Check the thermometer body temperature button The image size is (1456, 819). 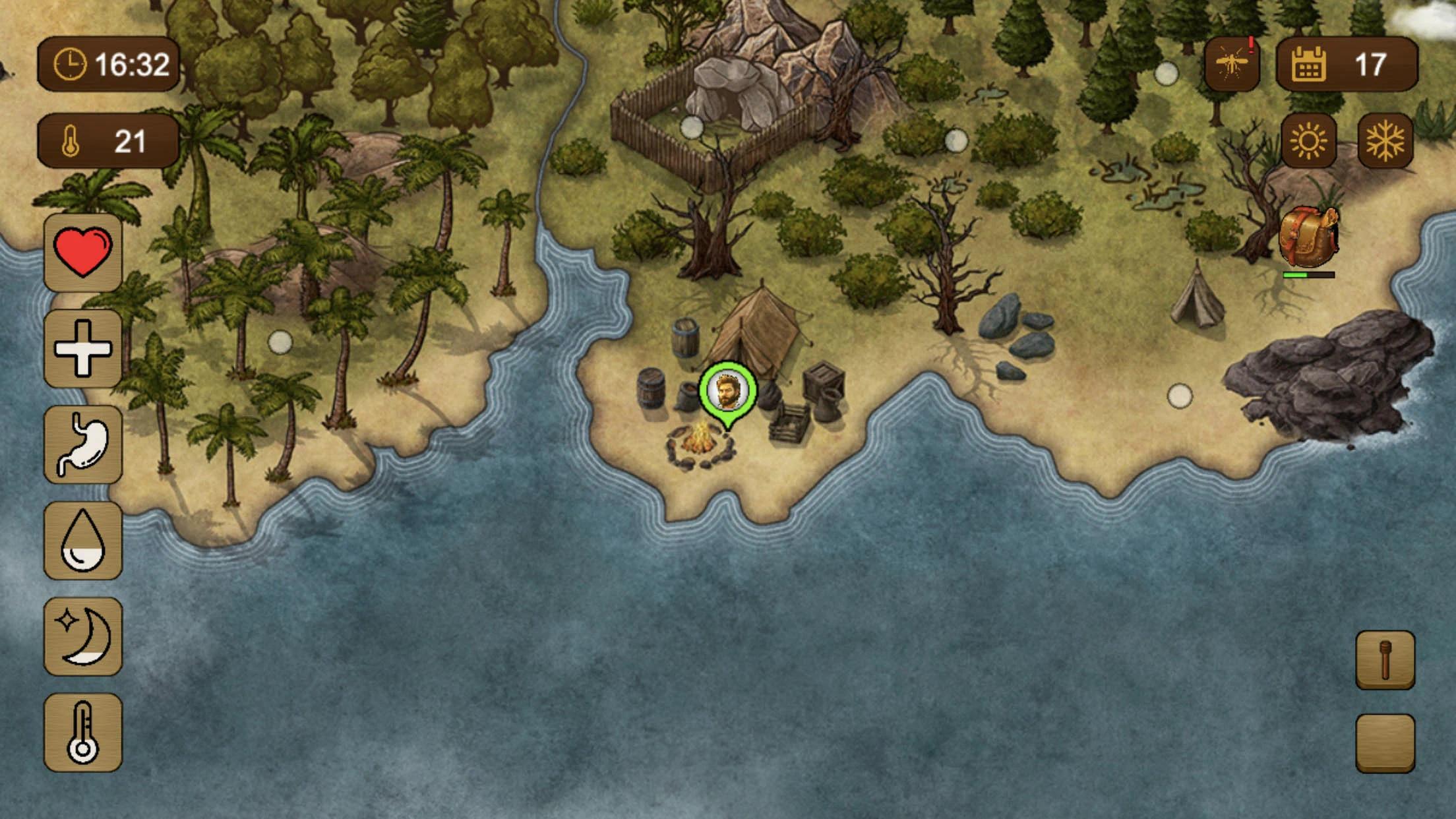[x=83, y=732]
